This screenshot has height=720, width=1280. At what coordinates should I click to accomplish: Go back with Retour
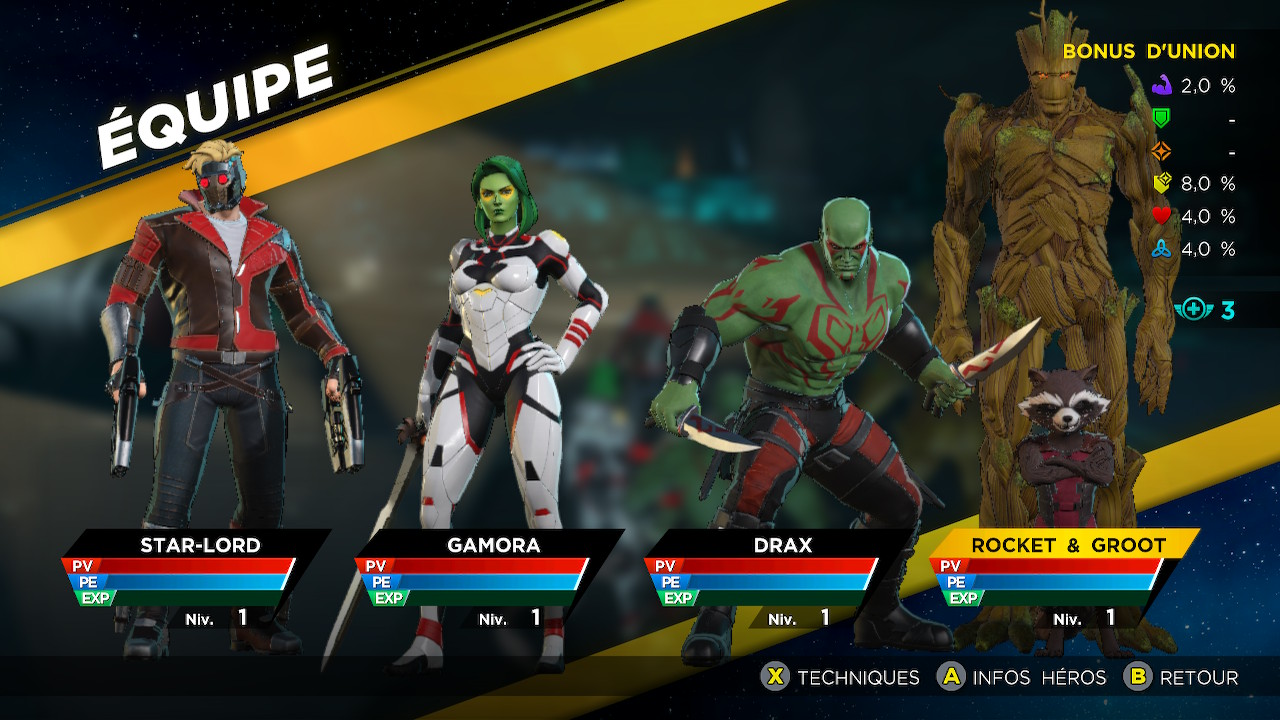[x=1181, y=678]
